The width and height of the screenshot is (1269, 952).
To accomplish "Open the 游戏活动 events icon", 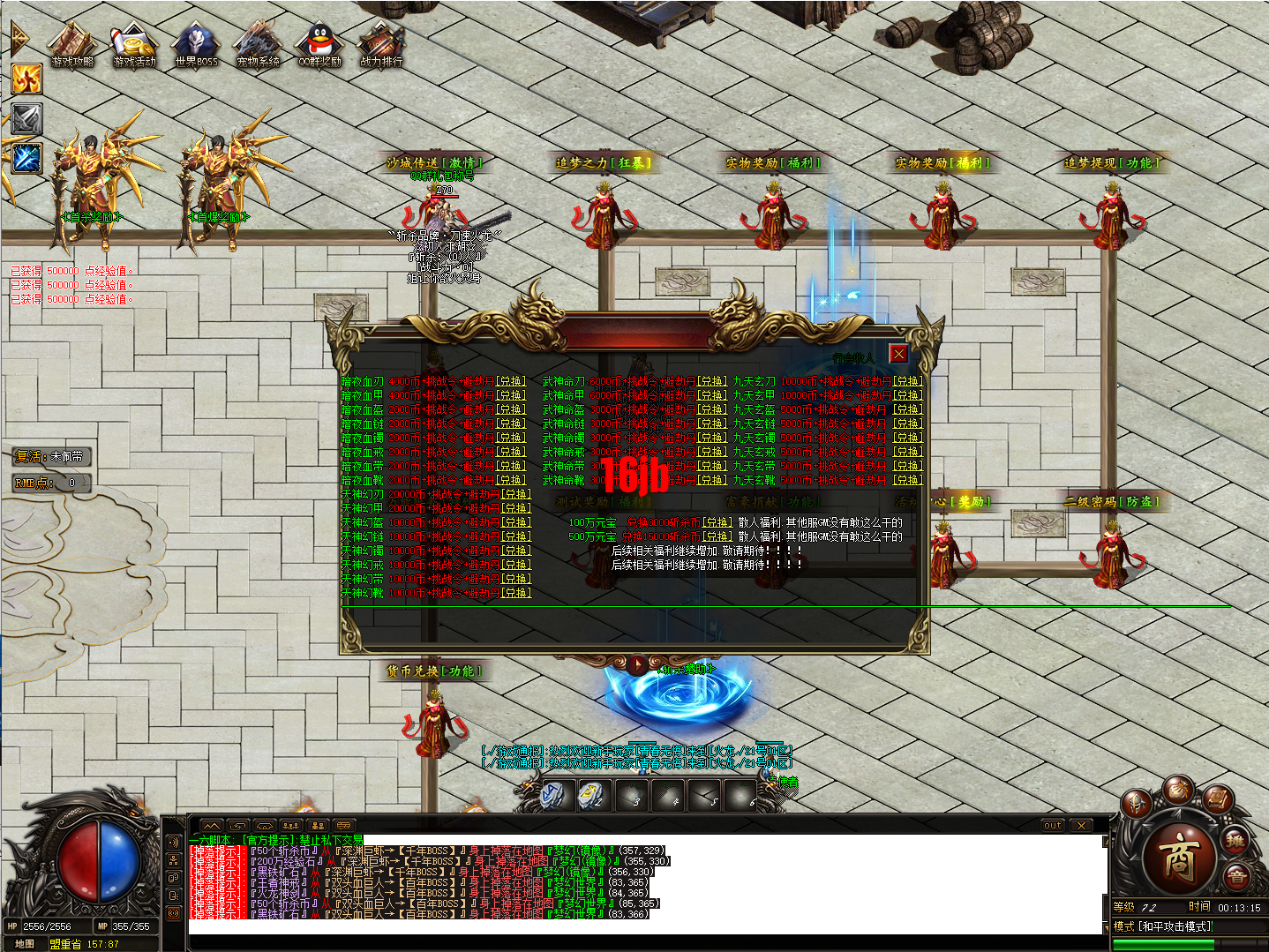I will (x=134, y=44).
